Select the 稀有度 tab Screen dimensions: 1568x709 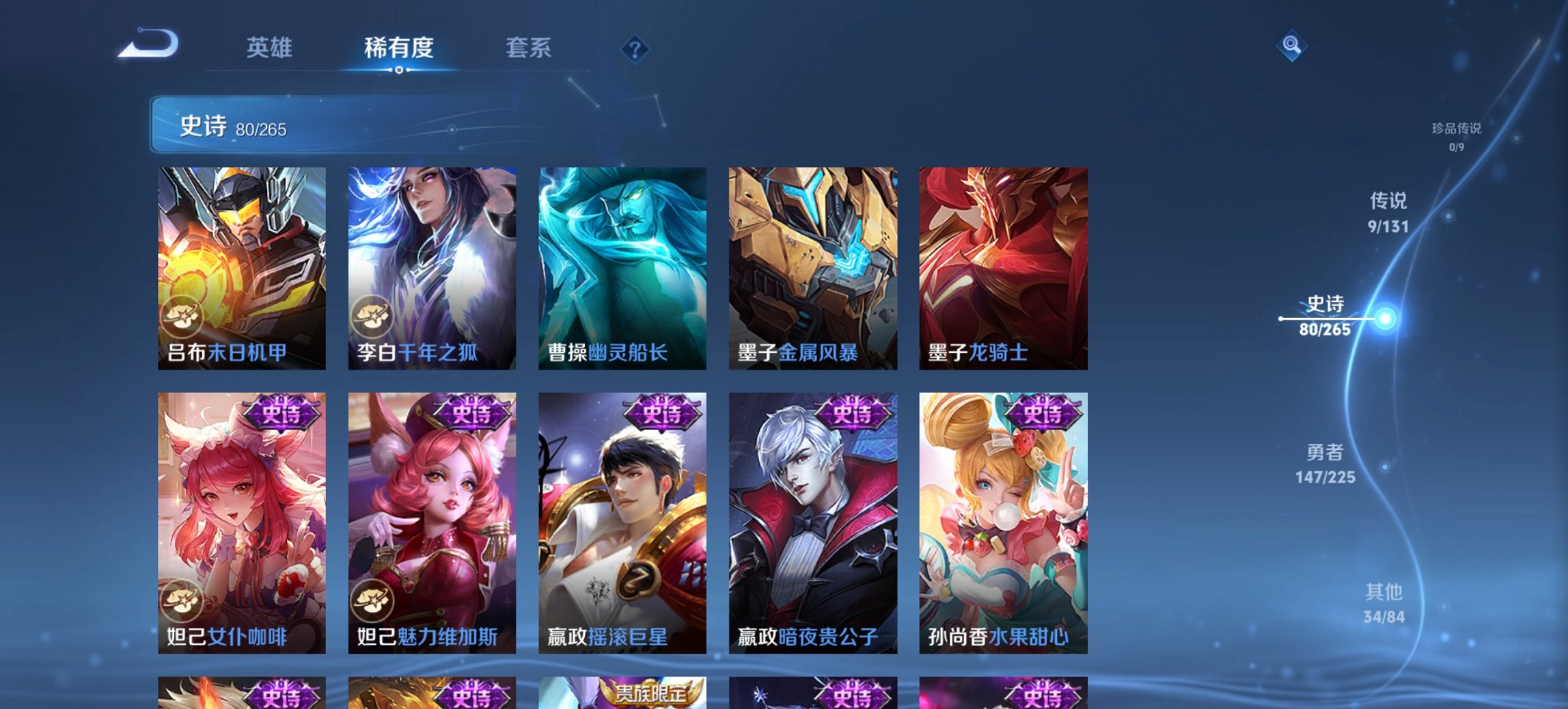coord(399,48)
